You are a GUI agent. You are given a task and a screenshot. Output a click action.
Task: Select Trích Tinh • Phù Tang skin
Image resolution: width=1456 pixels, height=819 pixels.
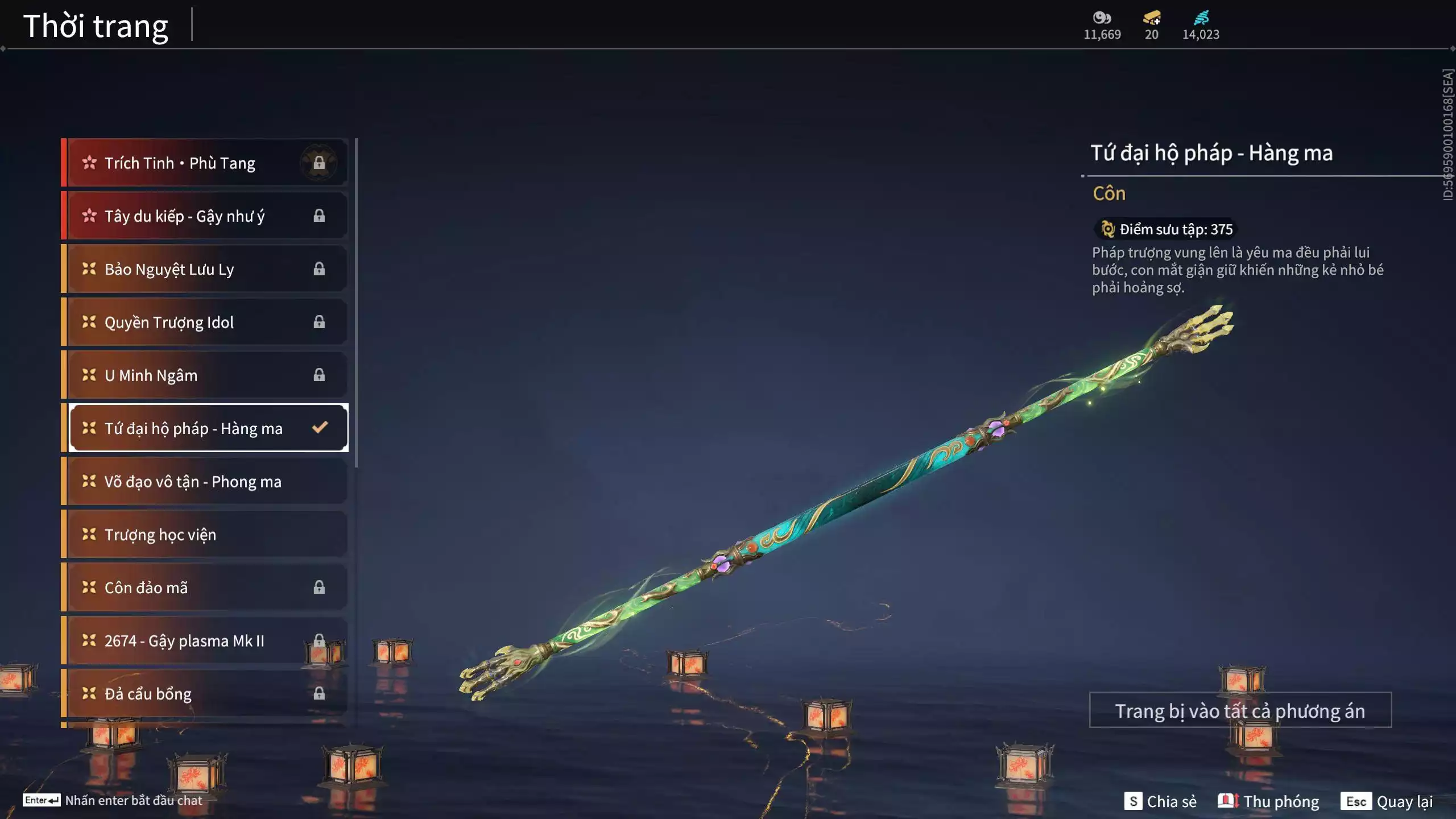tap(205, 163)
